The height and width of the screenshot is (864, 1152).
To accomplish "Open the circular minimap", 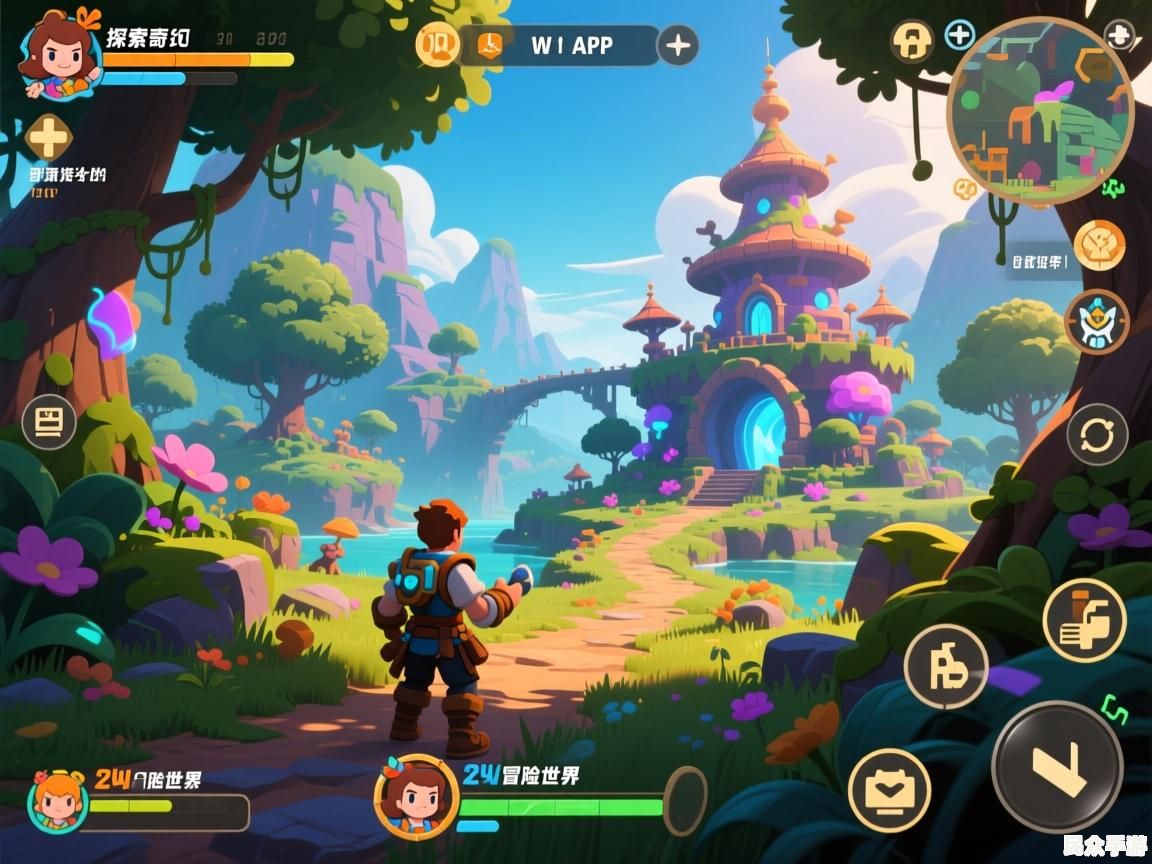I will coord(1040,112).
